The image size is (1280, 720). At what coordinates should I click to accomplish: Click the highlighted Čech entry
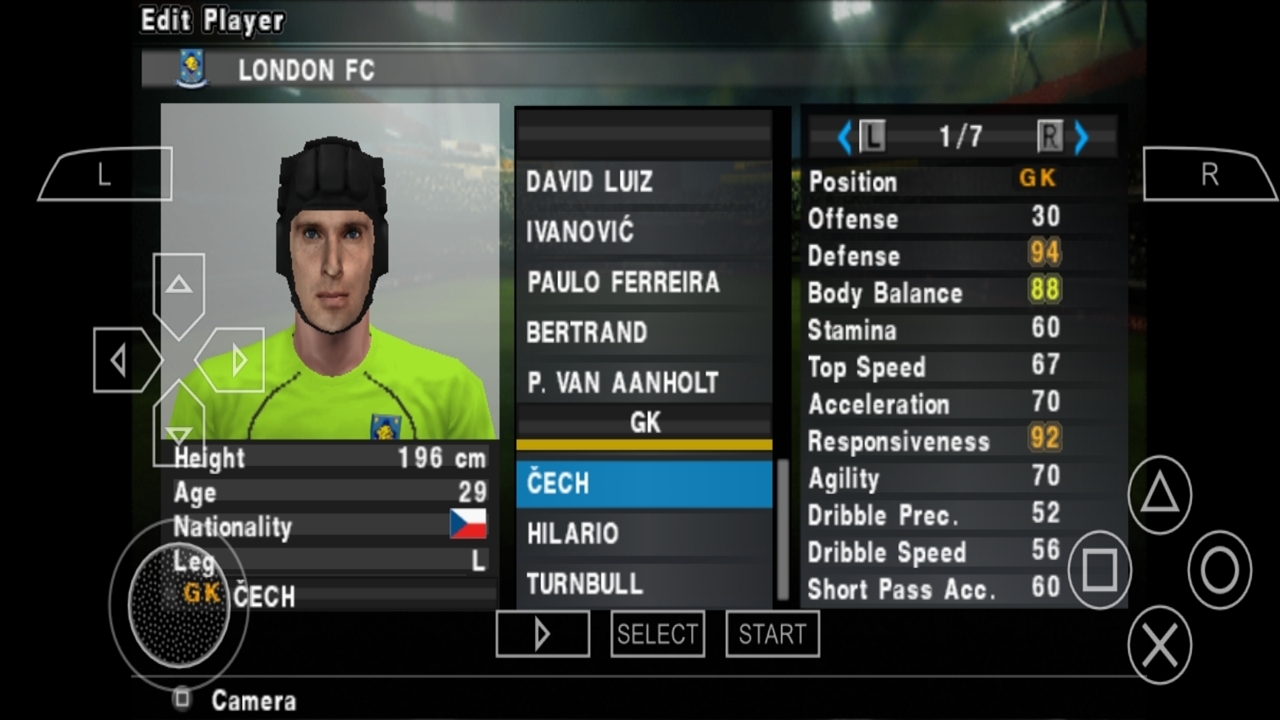pyautogui.click(x=643, y=484)
